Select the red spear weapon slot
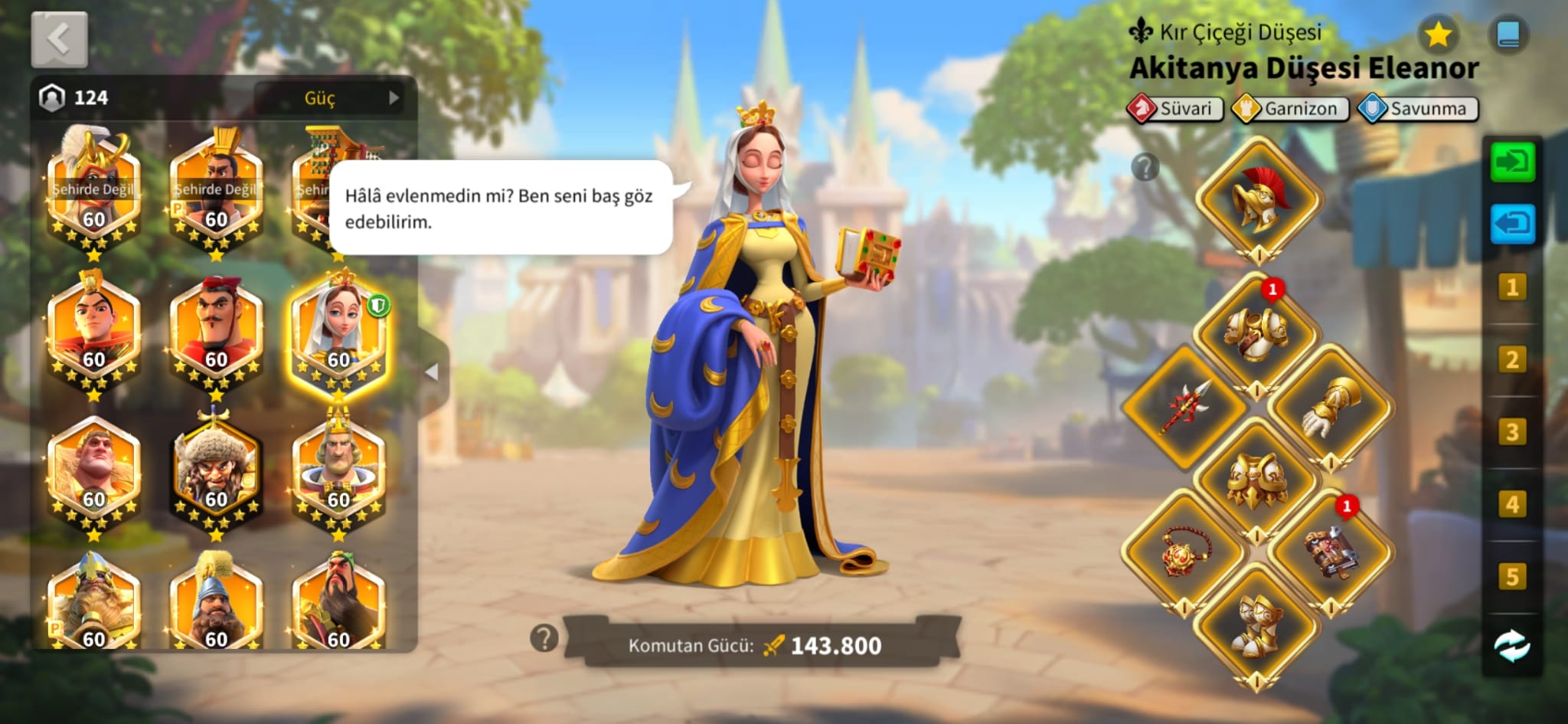This screenshot has width=1568, height=724. (1184, 407)
